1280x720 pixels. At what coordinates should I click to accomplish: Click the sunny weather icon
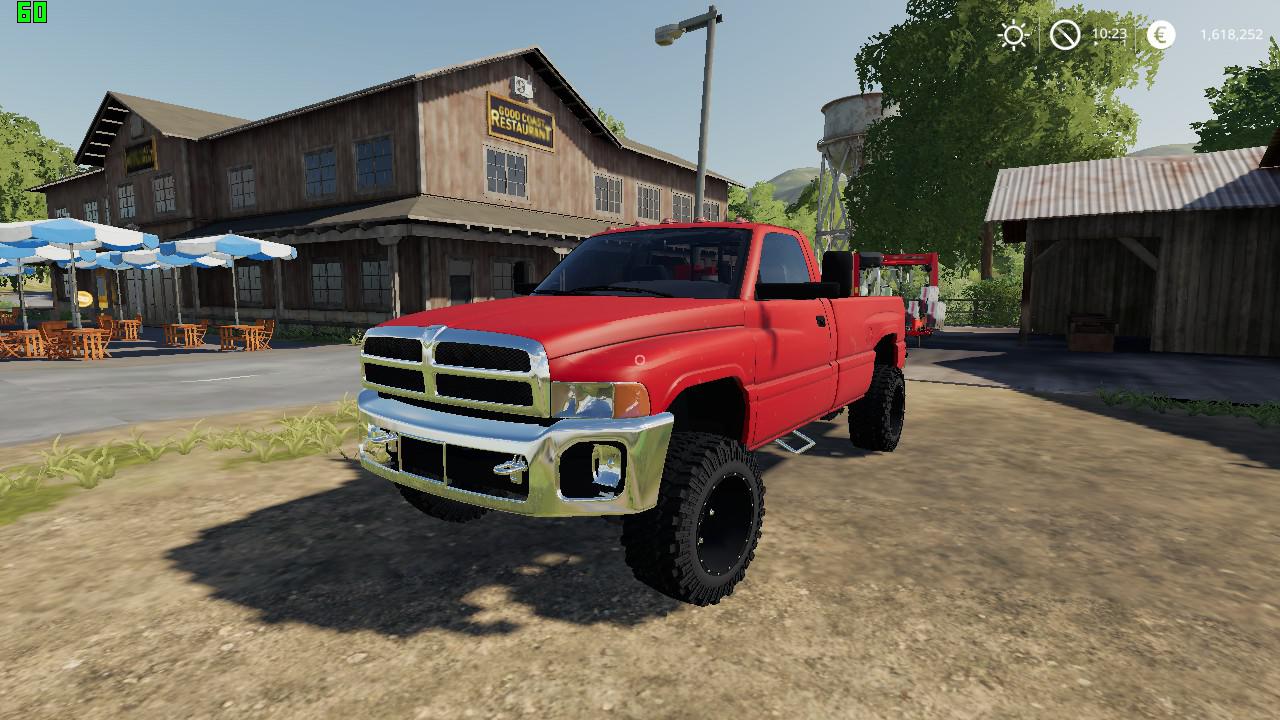pyautogui.click(x=1013, y=36)
